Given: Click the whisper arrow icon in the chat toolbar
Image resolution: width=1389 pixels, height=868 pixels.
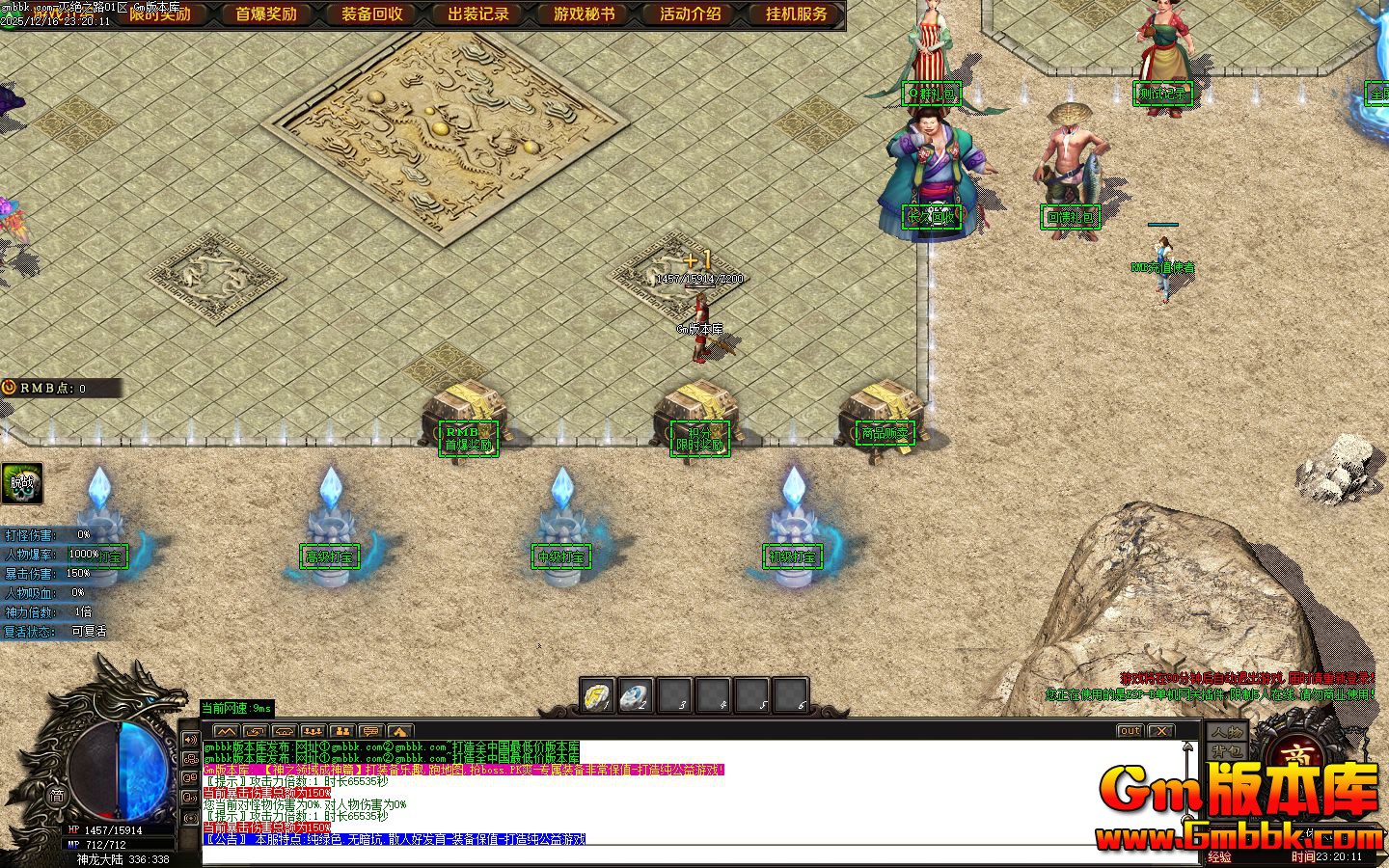Looking at the screenshot, I should pos(255,730).
